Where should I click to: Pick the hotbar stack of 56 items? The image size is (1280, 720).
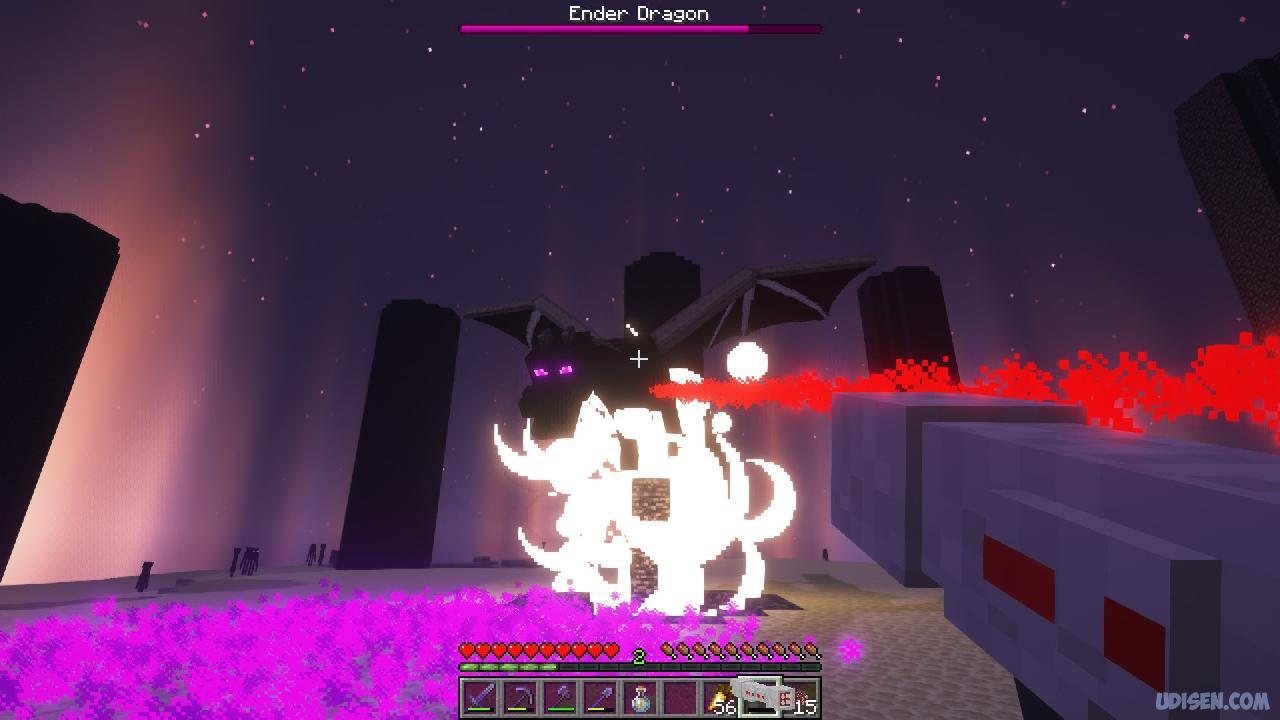720,697
